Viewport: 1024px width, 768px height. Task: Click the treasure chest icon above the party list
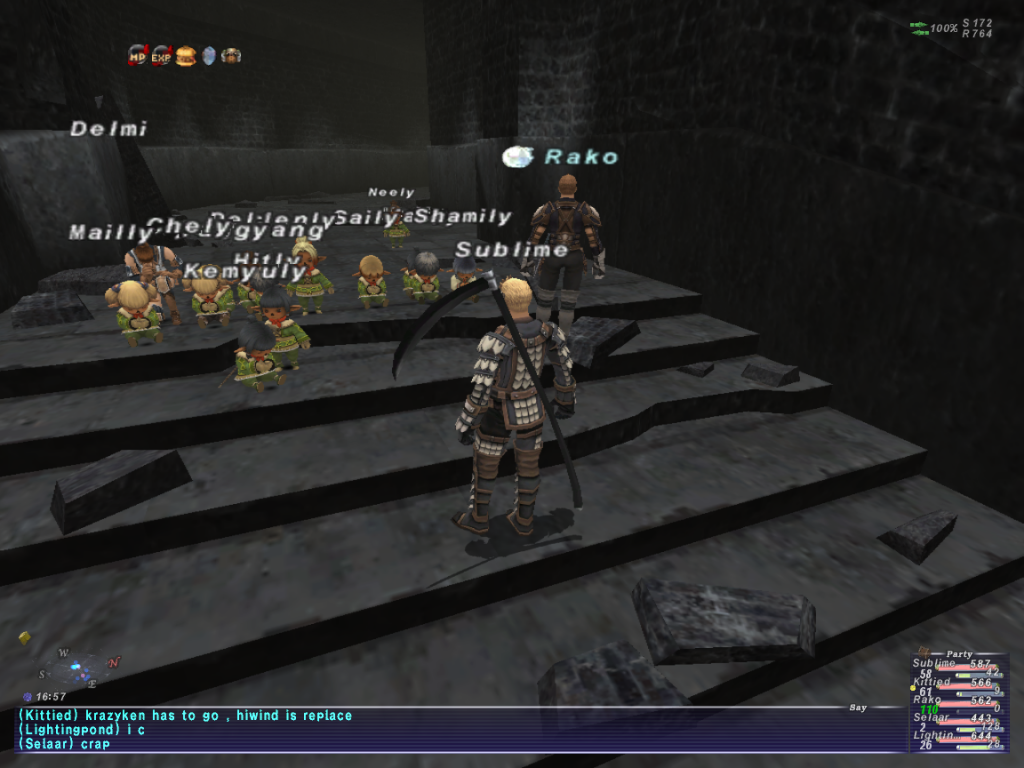(924, 651)
